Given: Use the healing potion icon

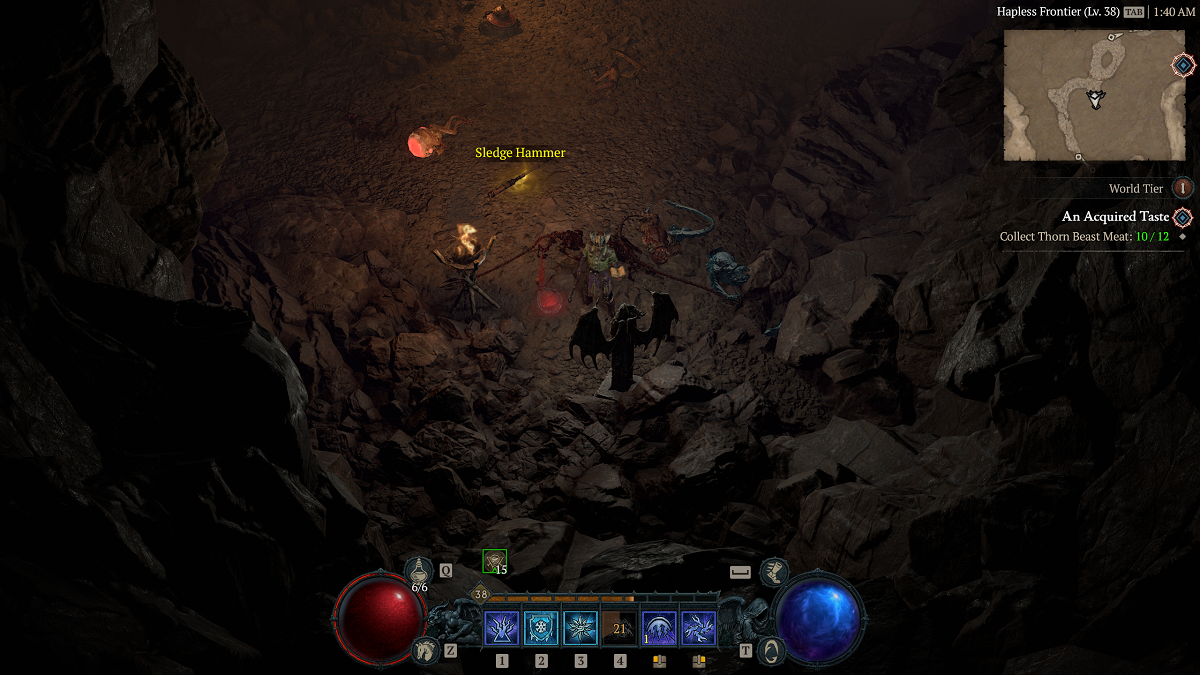Looking at the screenshot, I should pos(419,573).
